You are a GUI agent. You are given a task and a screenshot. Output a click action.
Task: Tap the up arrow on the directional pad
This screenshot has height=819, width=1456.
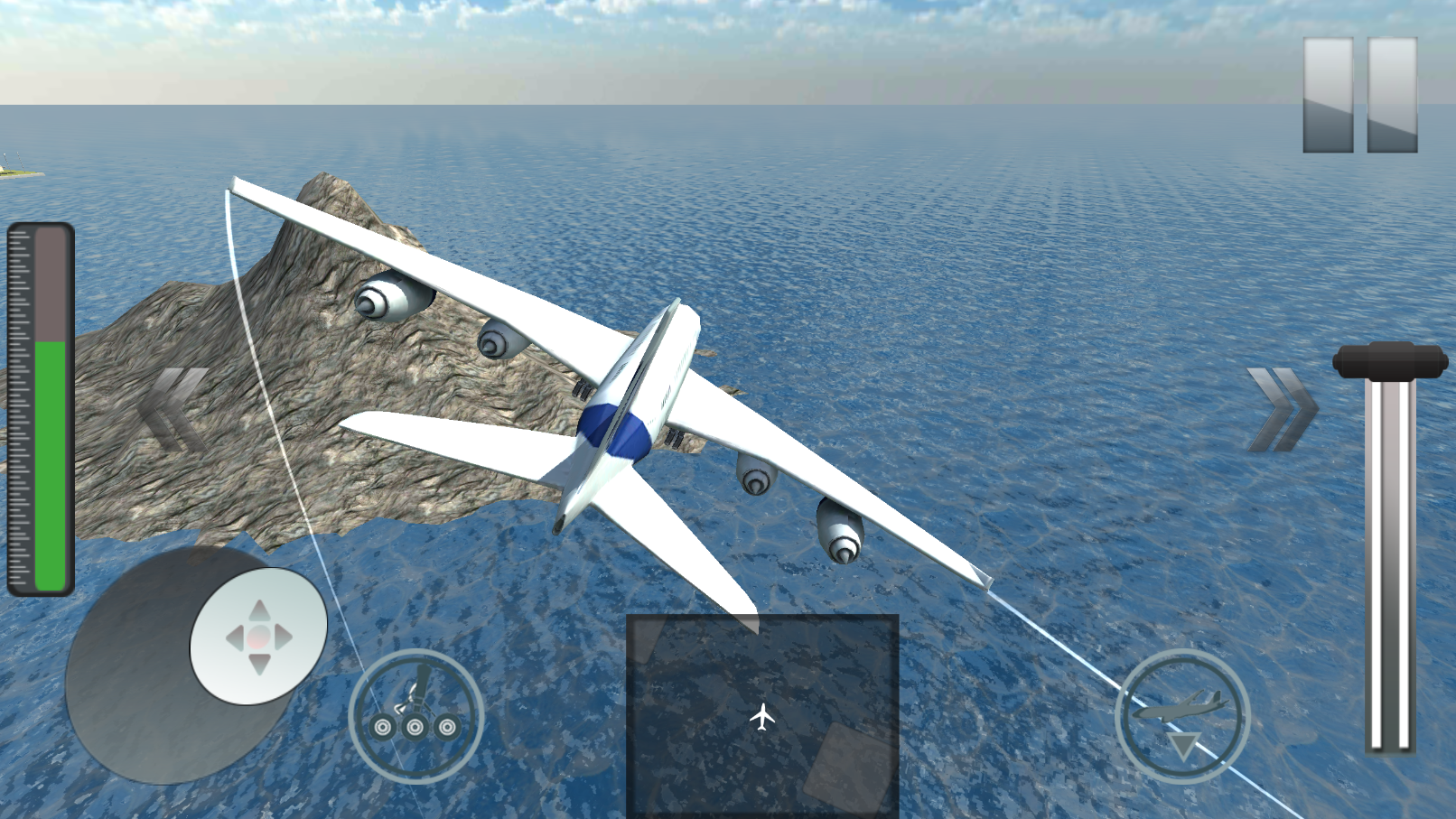(x=261, y=608)
